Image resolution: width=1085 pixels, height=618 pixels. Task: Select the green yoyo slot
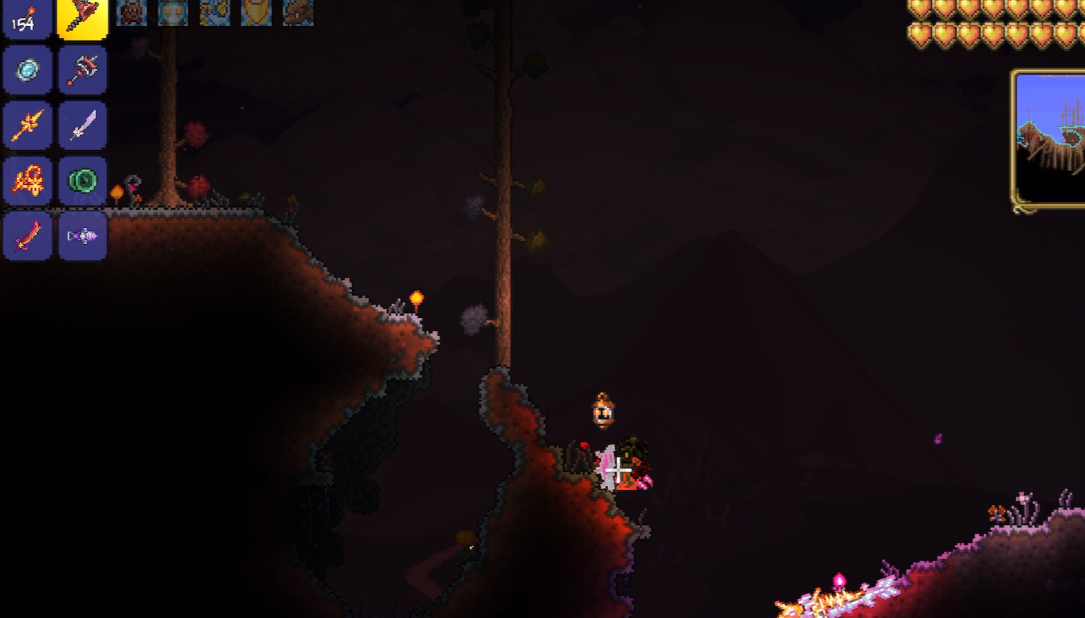click(x=83, y=181)
